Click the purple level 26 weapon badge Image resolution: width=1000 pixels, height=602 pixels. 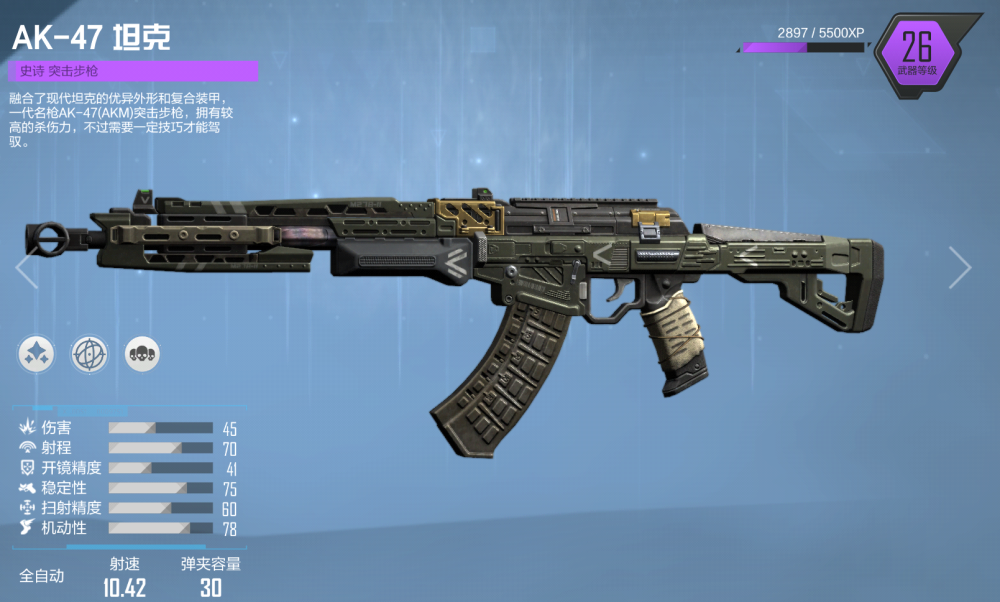coord(917,53)
